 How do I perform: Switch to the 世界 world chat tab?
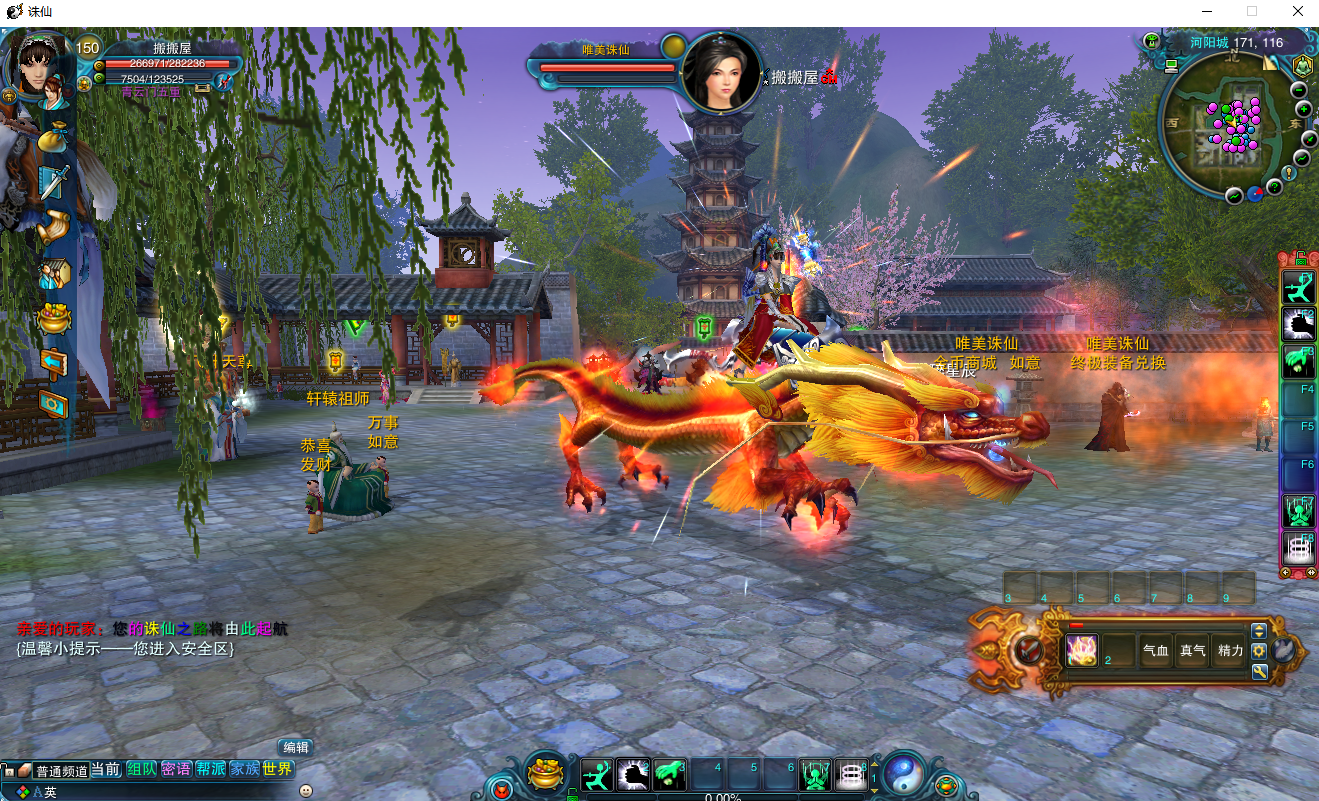[278, 769]
